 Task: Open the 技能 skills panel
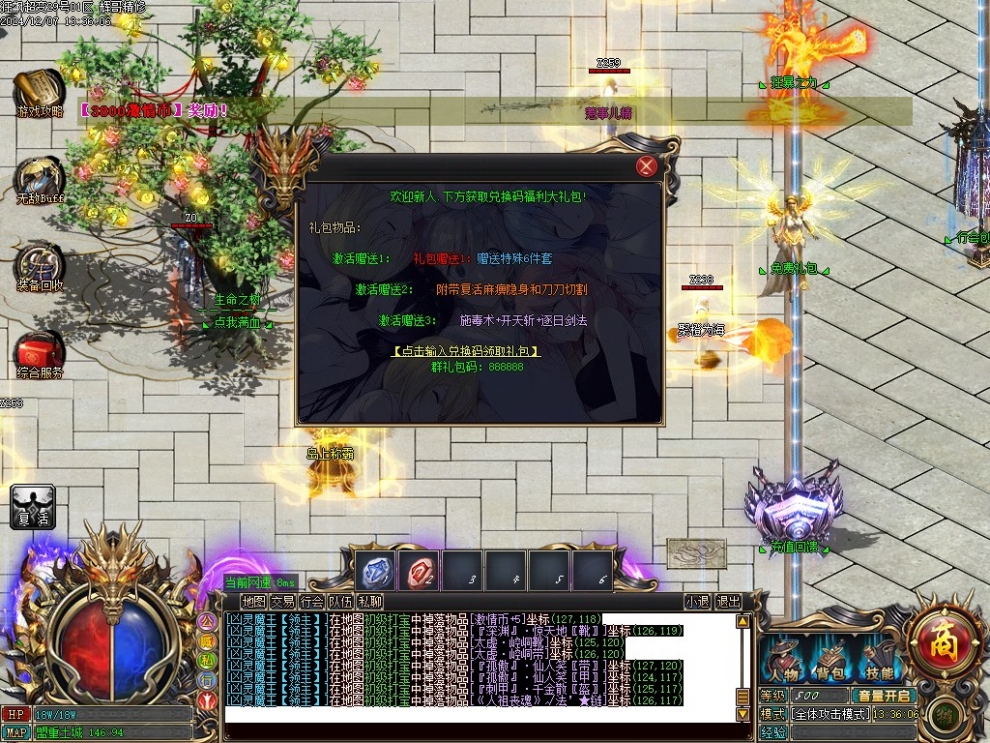880,661
